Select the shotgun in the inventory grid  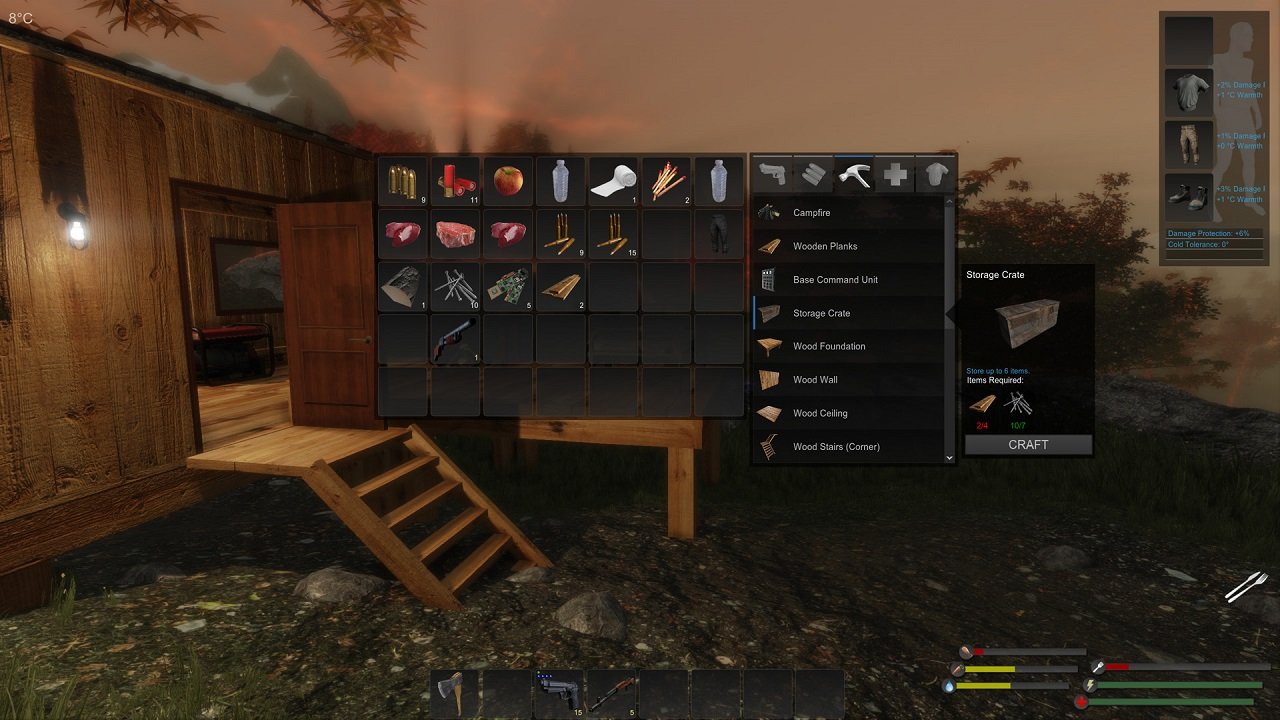(455, 337)
